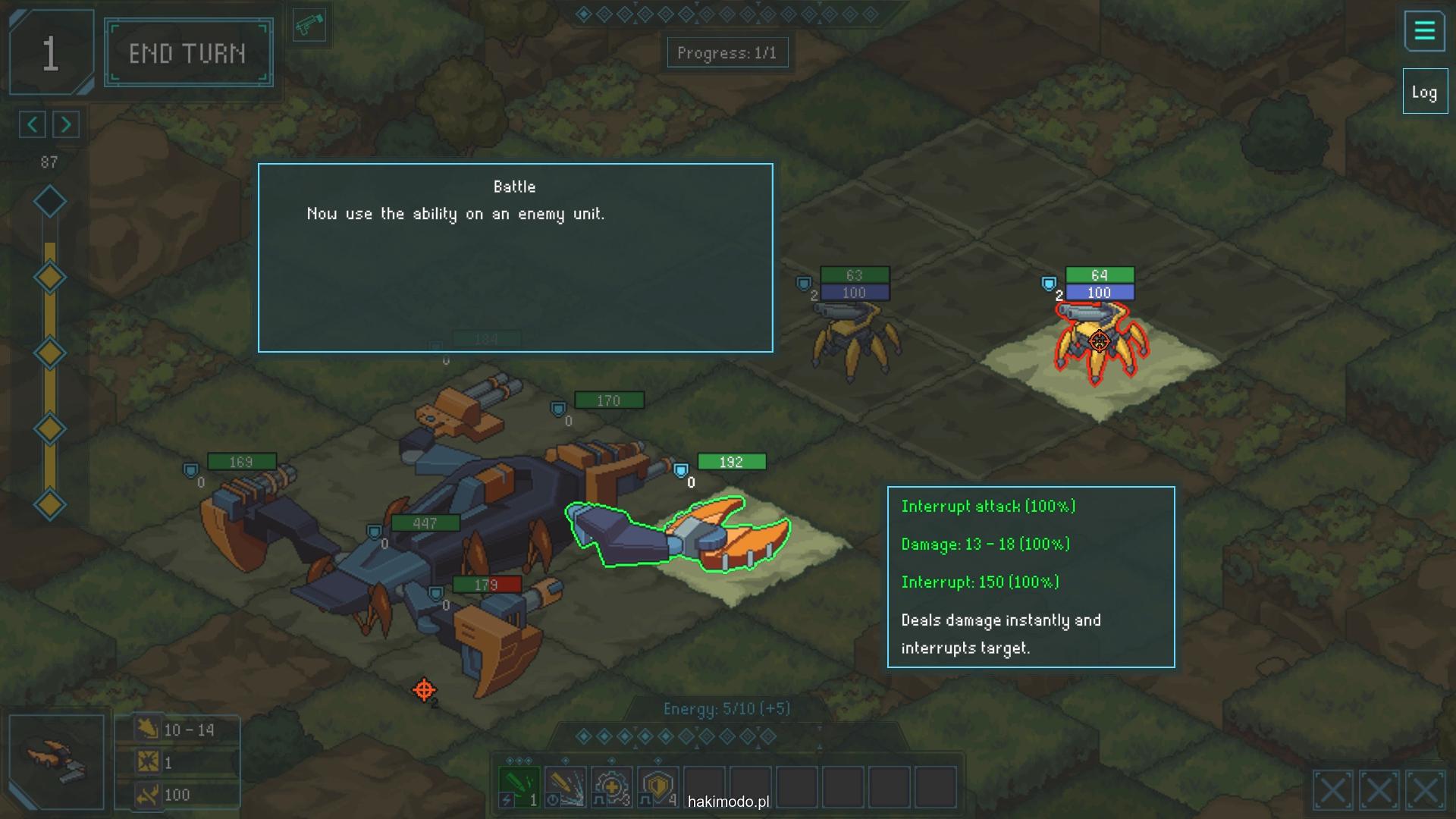Viewport: 1456px width, 819px height.
Task: End the current turn
Action: point(188,53)
